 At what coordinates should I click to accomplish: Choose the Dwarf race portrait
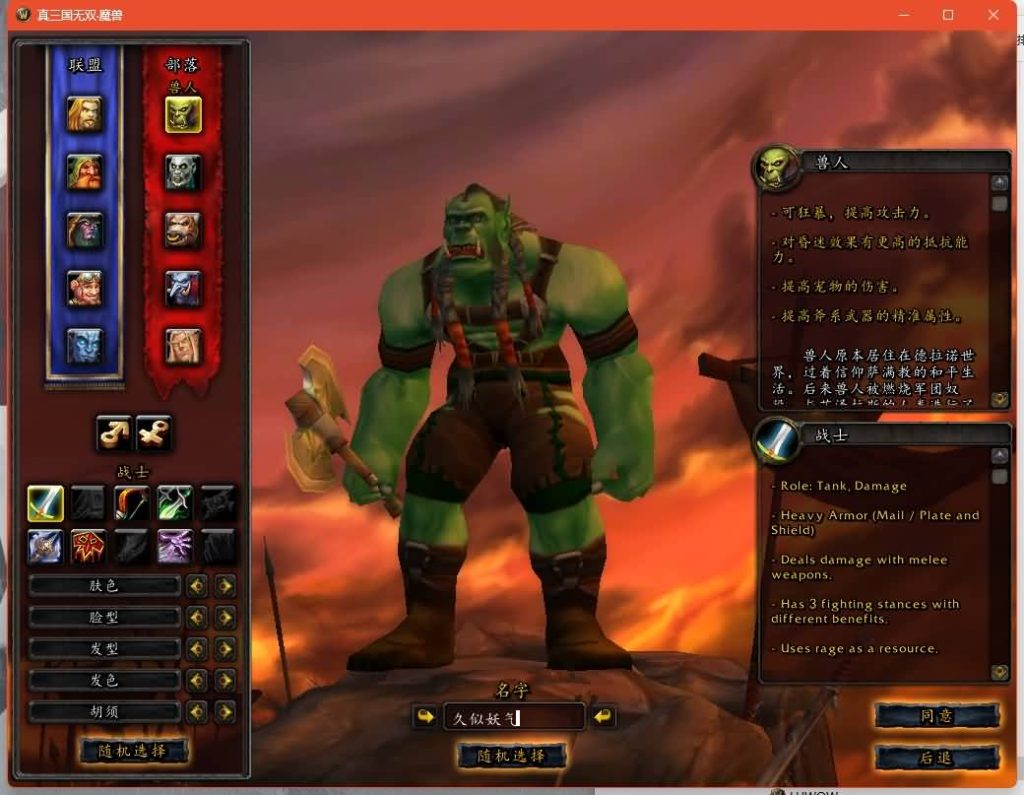point(85,172)
